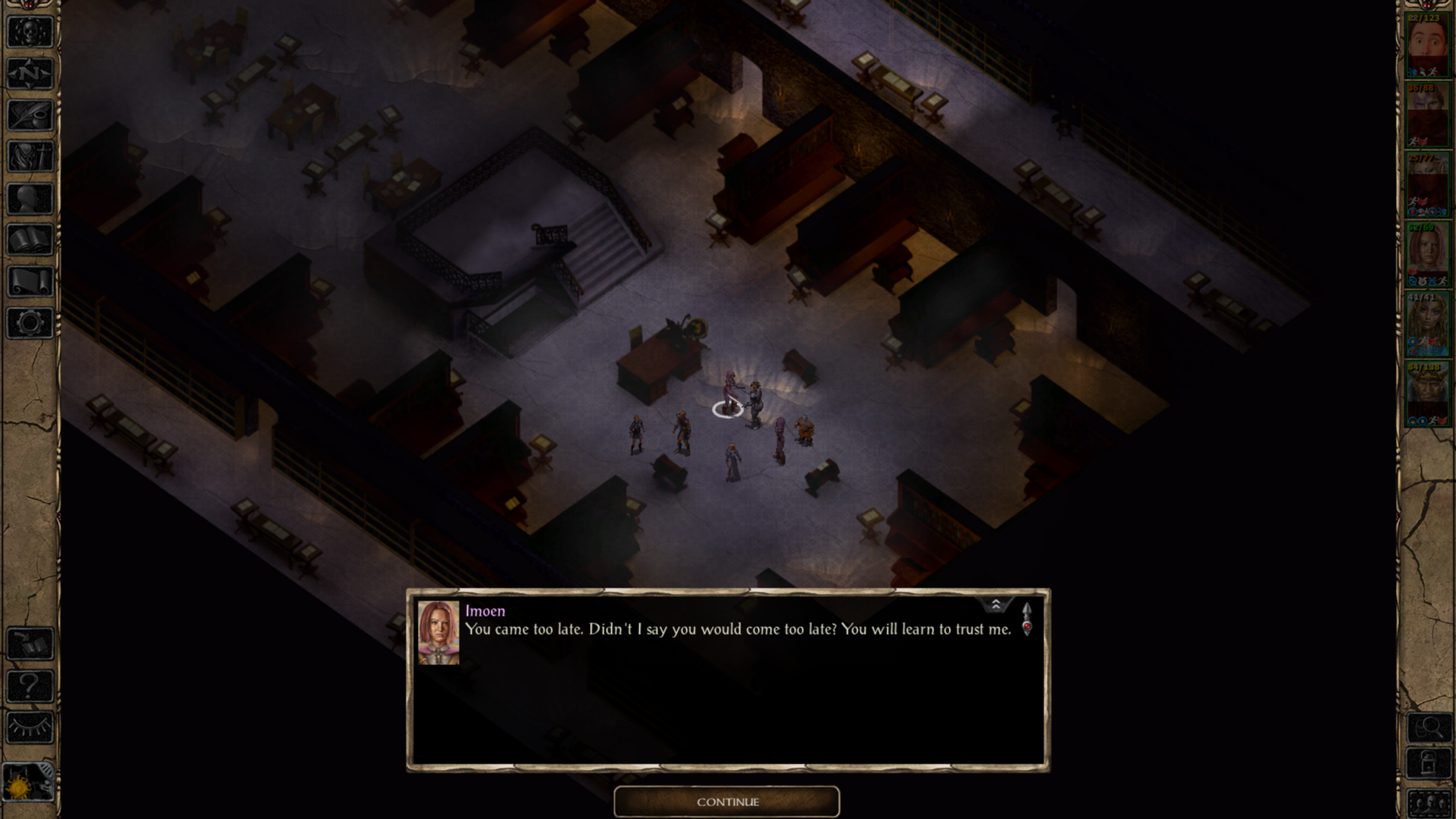Click the skull button atop the left sidebar

click(x=30, y=33)
